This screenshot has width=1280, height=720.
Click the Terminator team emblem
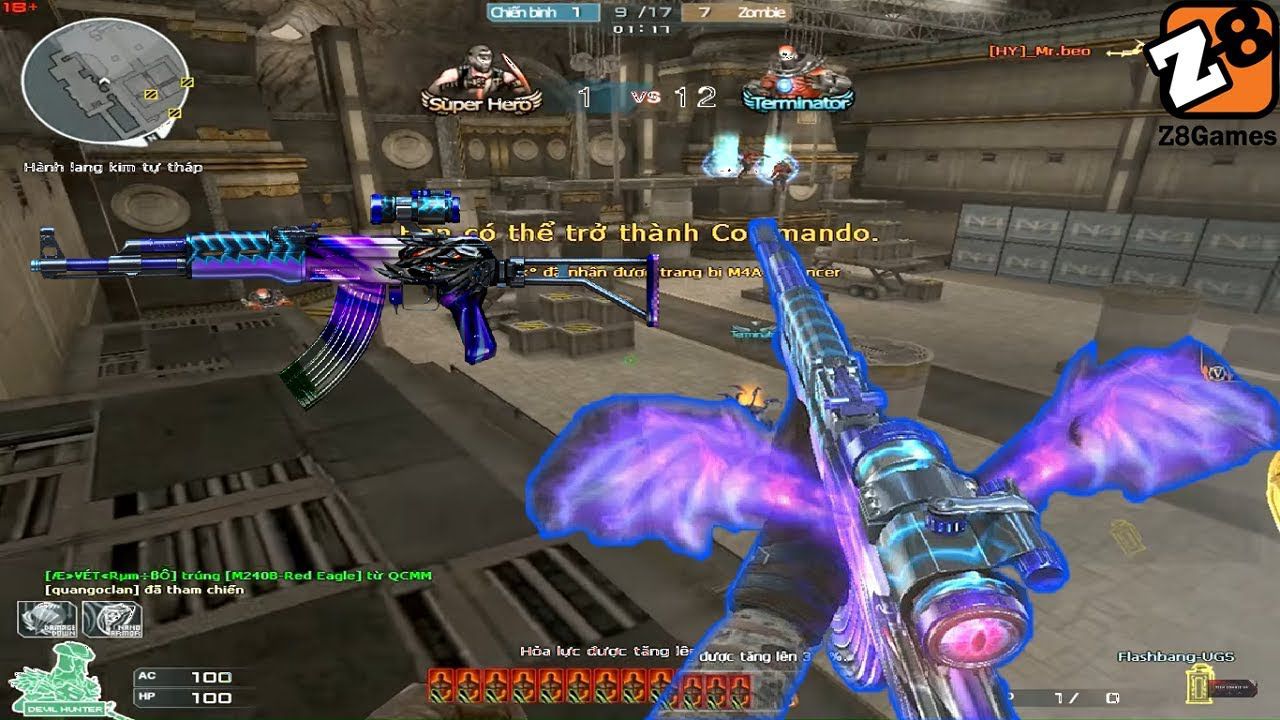click(797, 80)
